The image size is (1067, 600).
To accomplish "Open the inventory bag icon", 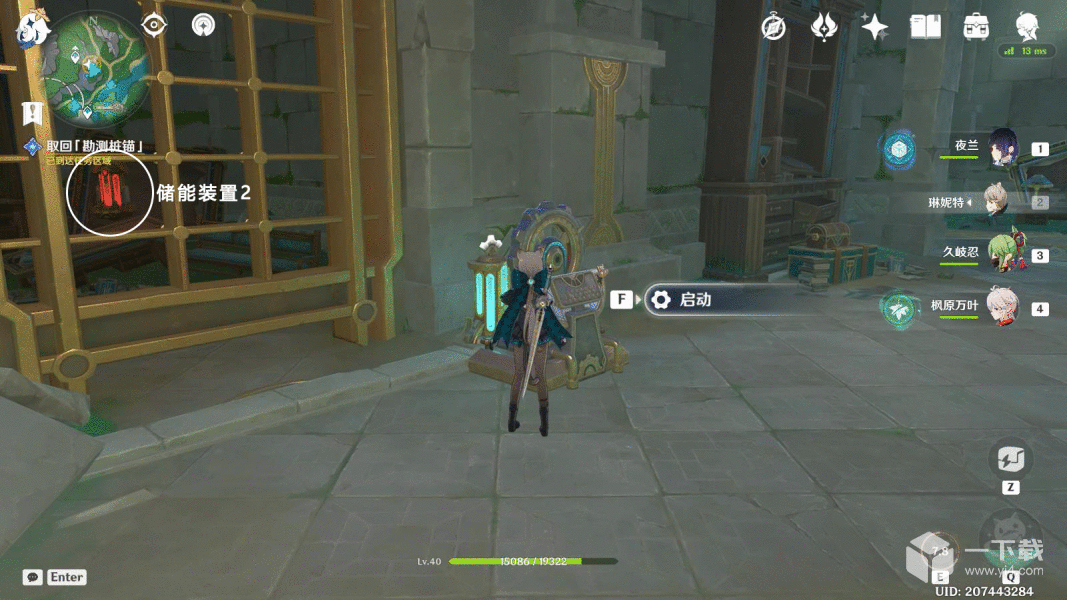I will 977,27.
